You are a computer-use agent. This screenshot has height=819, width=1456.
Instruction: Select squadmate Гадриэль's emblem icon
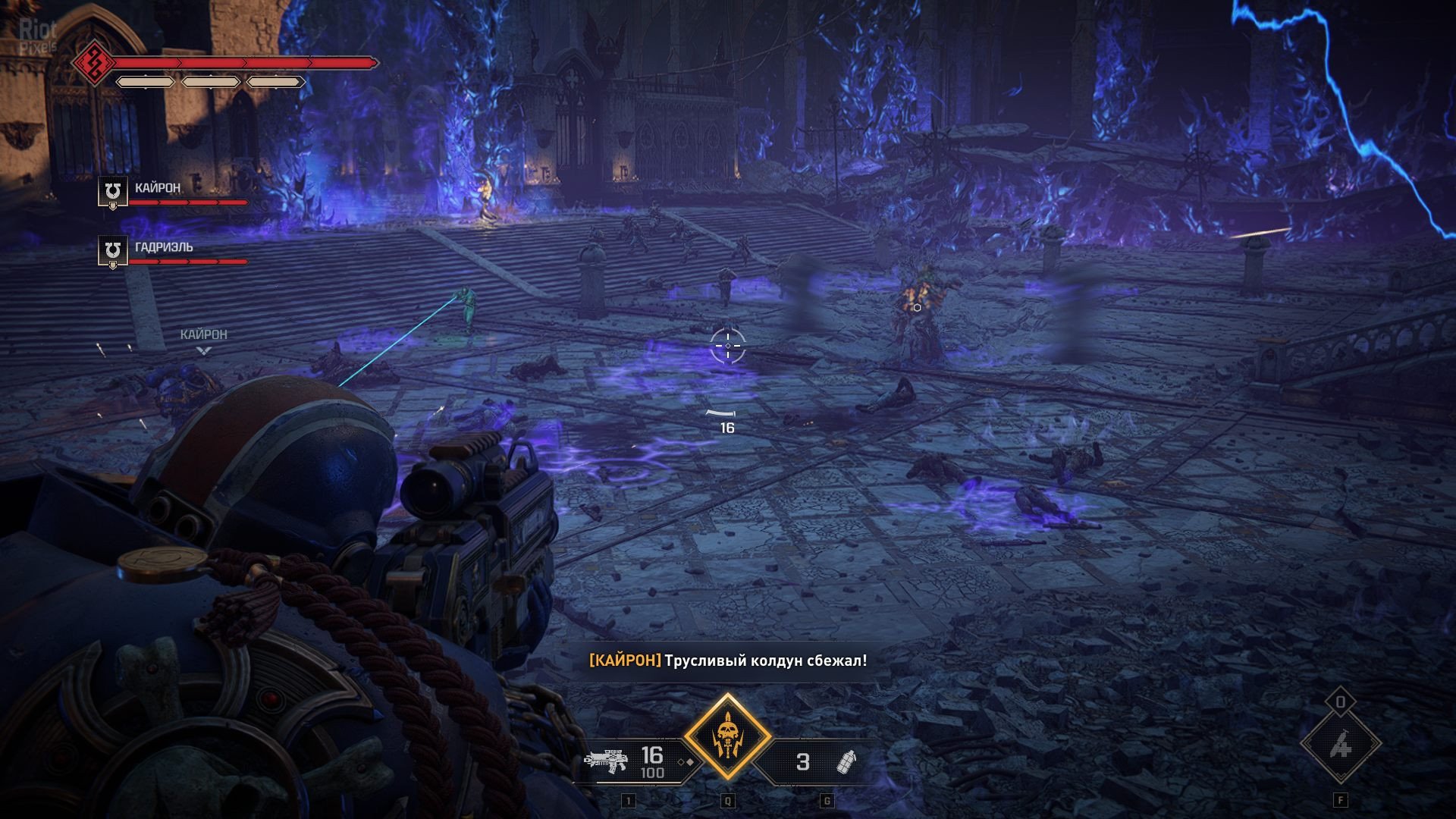(113, 251)
